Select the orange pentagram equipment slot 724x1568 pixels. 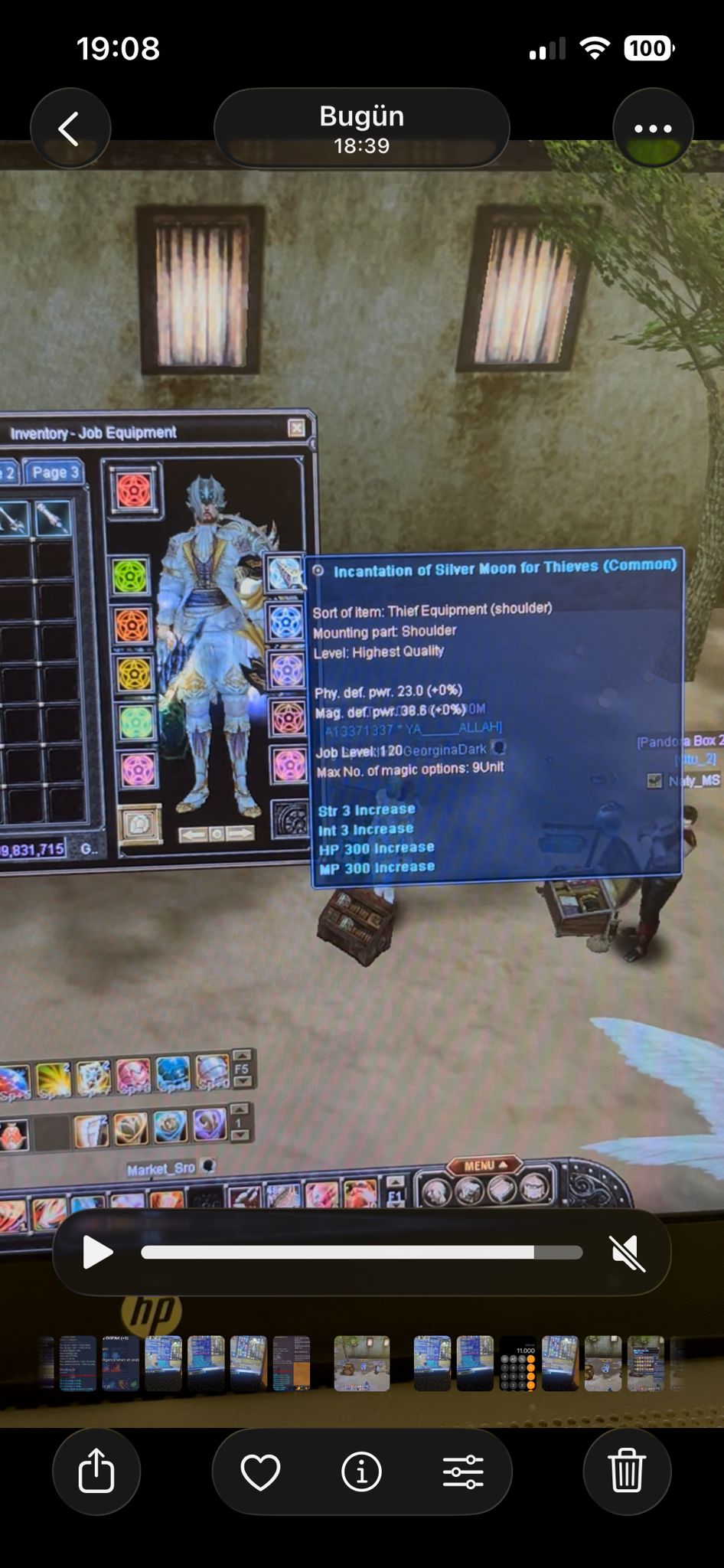[x=132, y=626]
